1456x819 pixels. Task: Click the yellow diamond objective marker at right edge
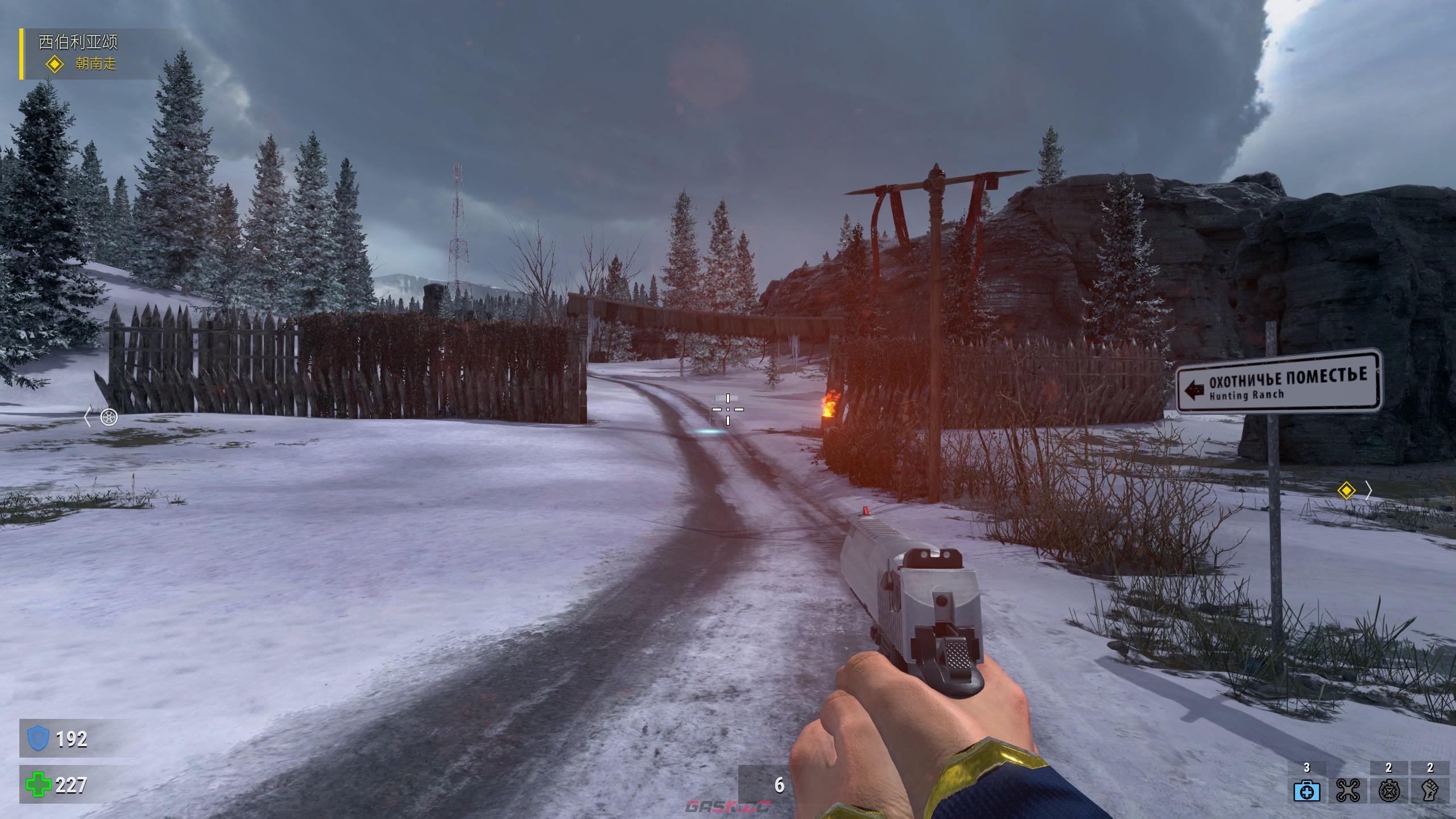1346,490
